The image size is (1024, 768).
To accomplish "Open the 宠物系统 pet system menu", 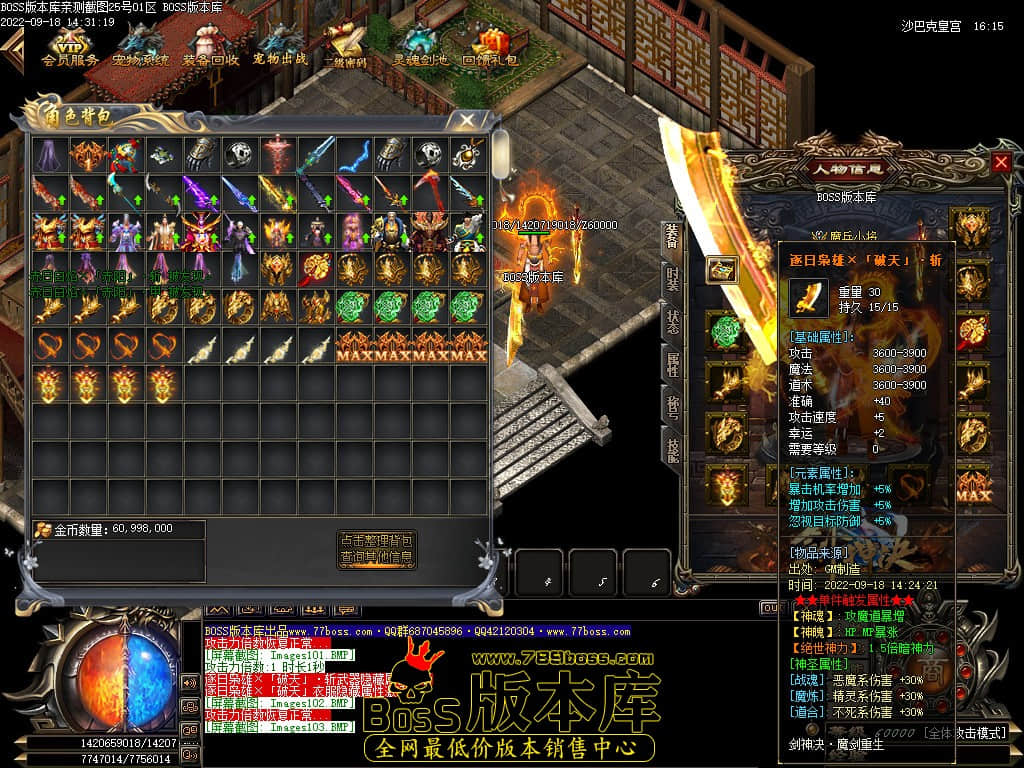I will [140, 44].
